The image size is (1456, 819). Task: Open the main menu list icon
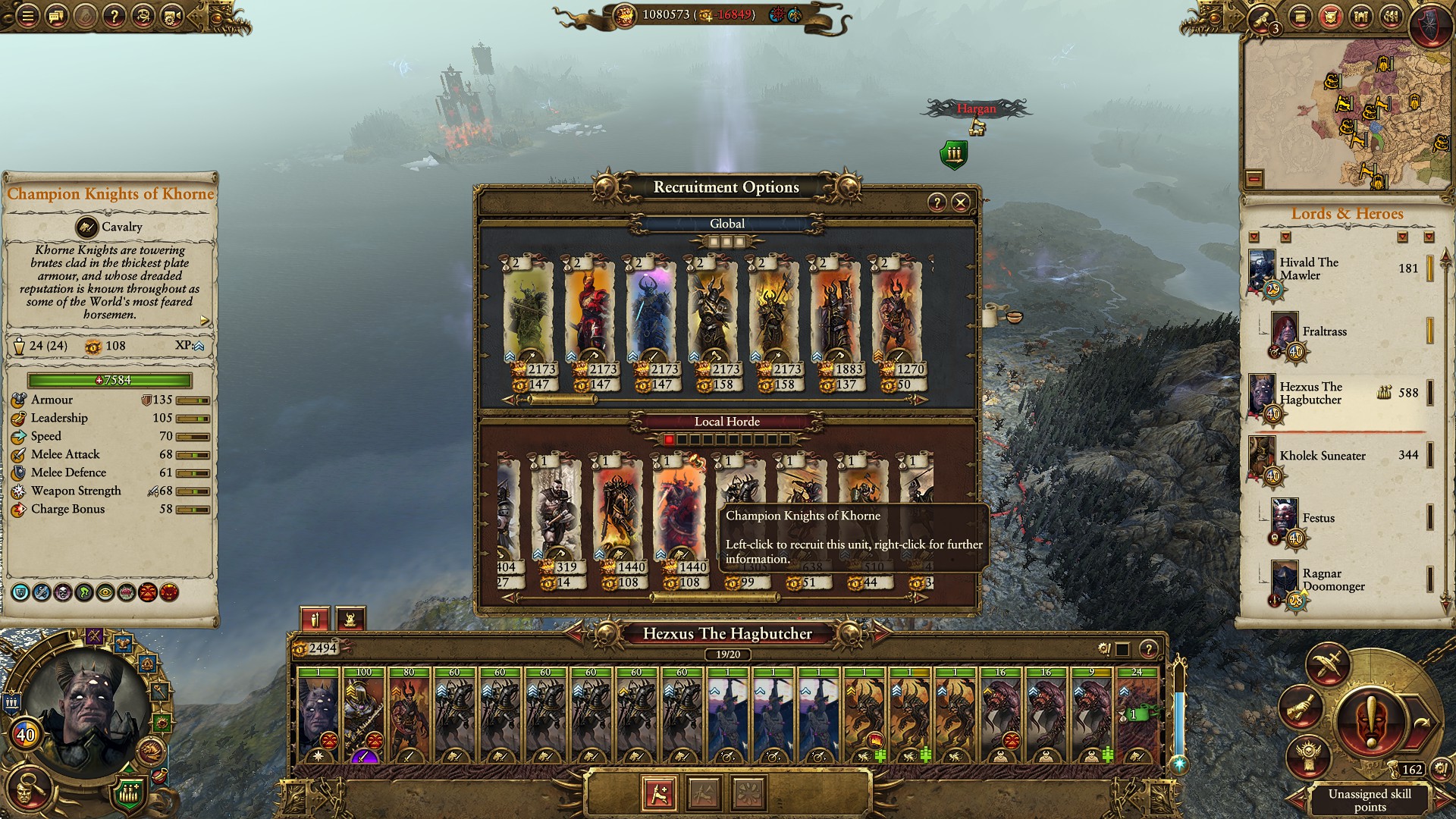27,16
